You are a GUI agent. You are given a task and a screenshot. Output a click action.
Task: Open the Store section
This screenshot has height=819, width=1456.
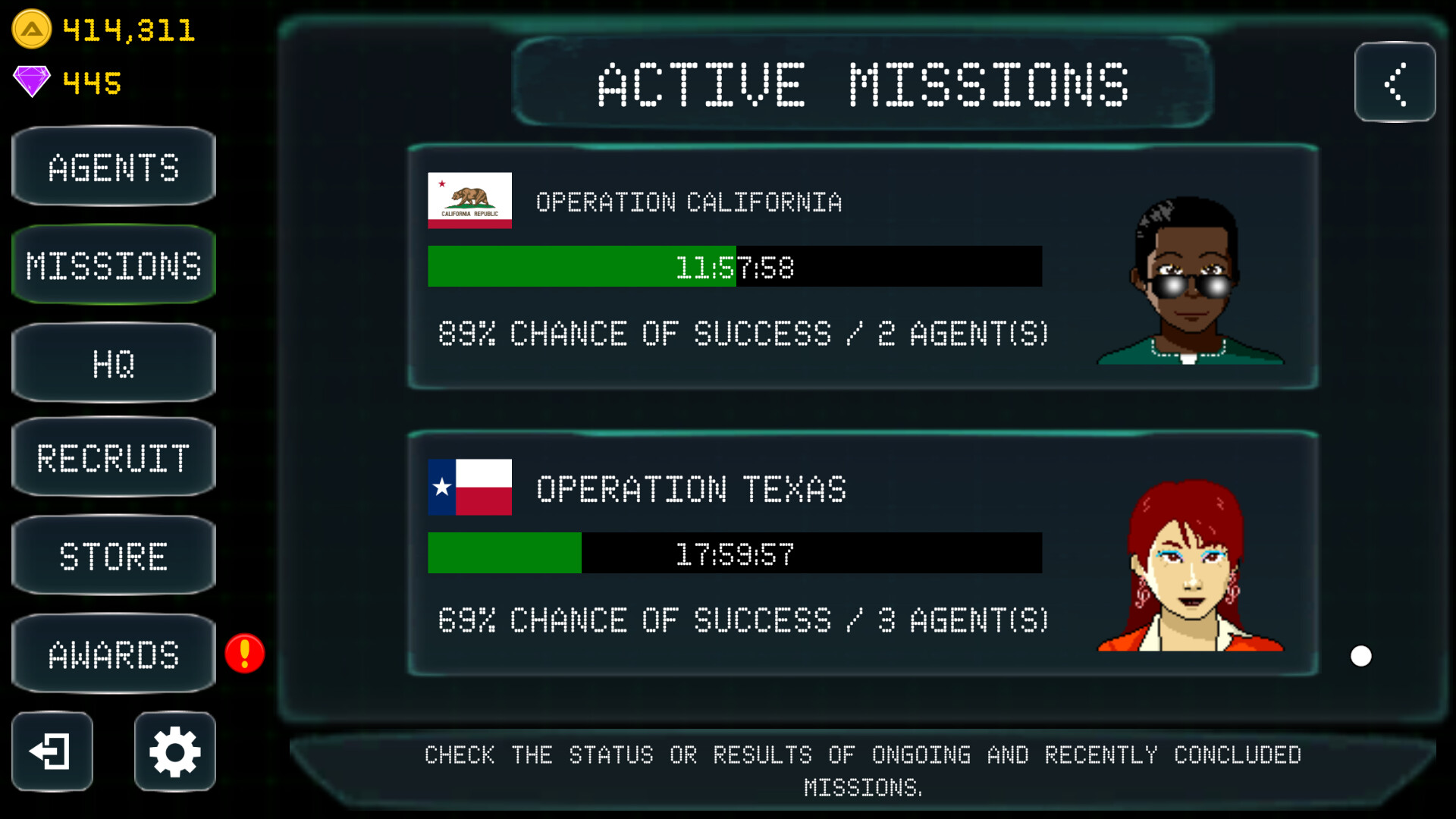(113, 556)
